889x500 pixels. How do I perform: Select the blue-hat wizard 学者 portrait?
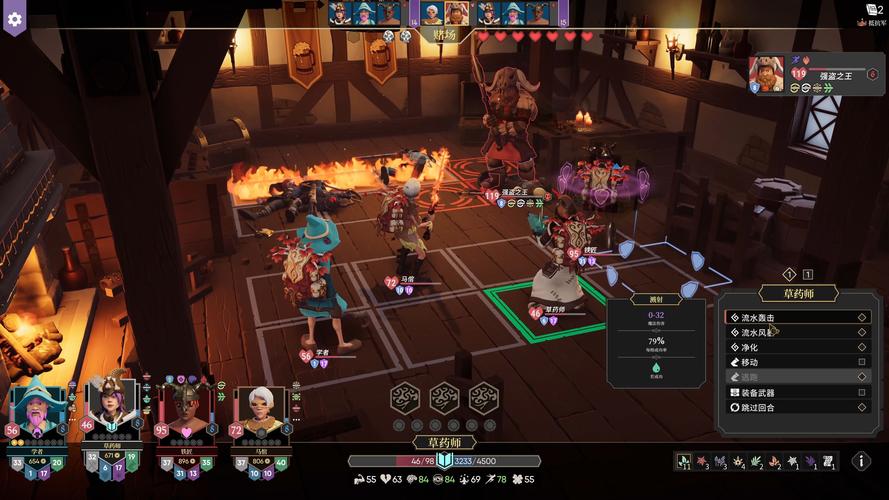click(x=37, y=409)
